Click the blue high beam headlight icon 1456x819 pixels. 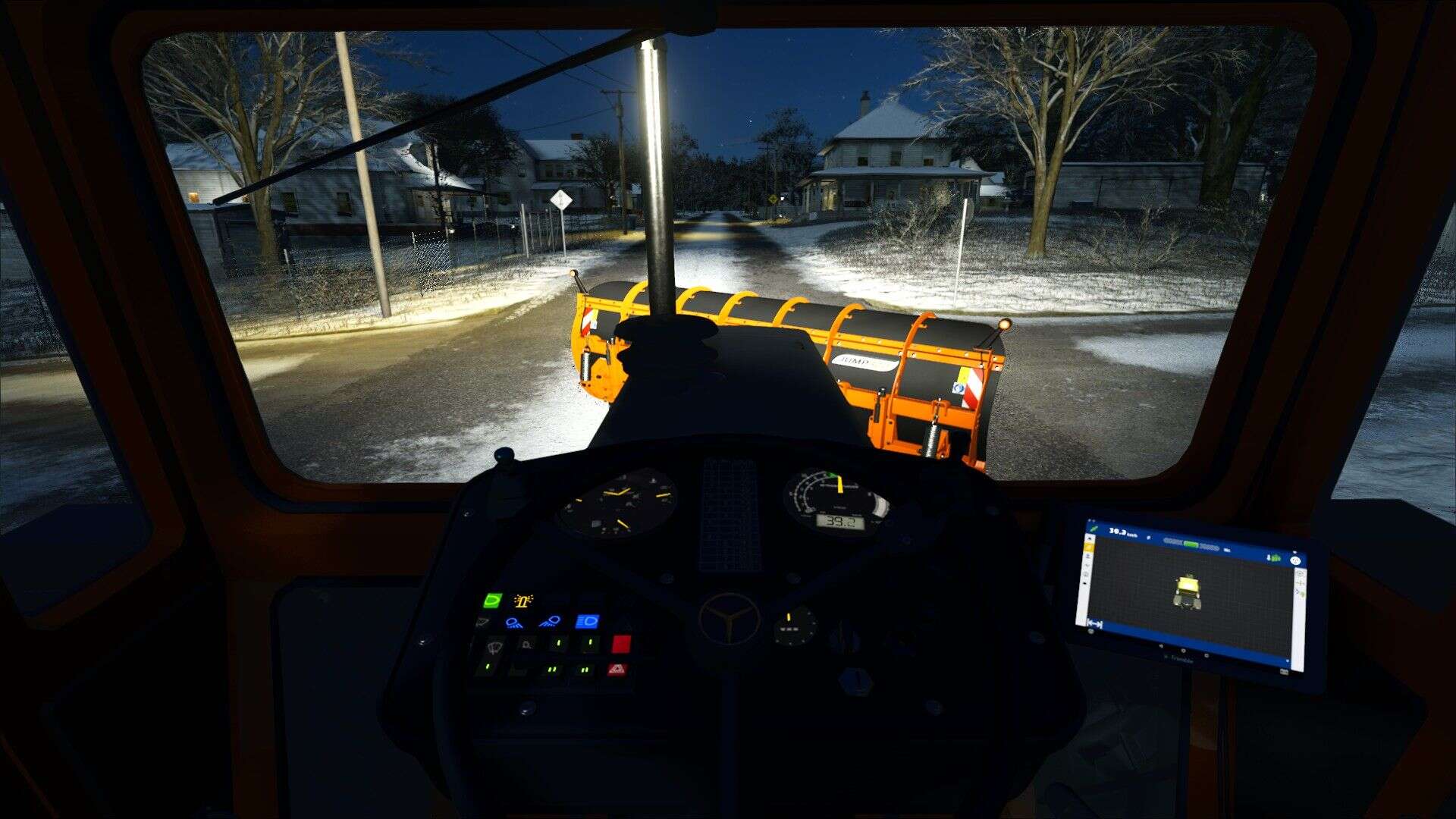click(x=588, y=621)
